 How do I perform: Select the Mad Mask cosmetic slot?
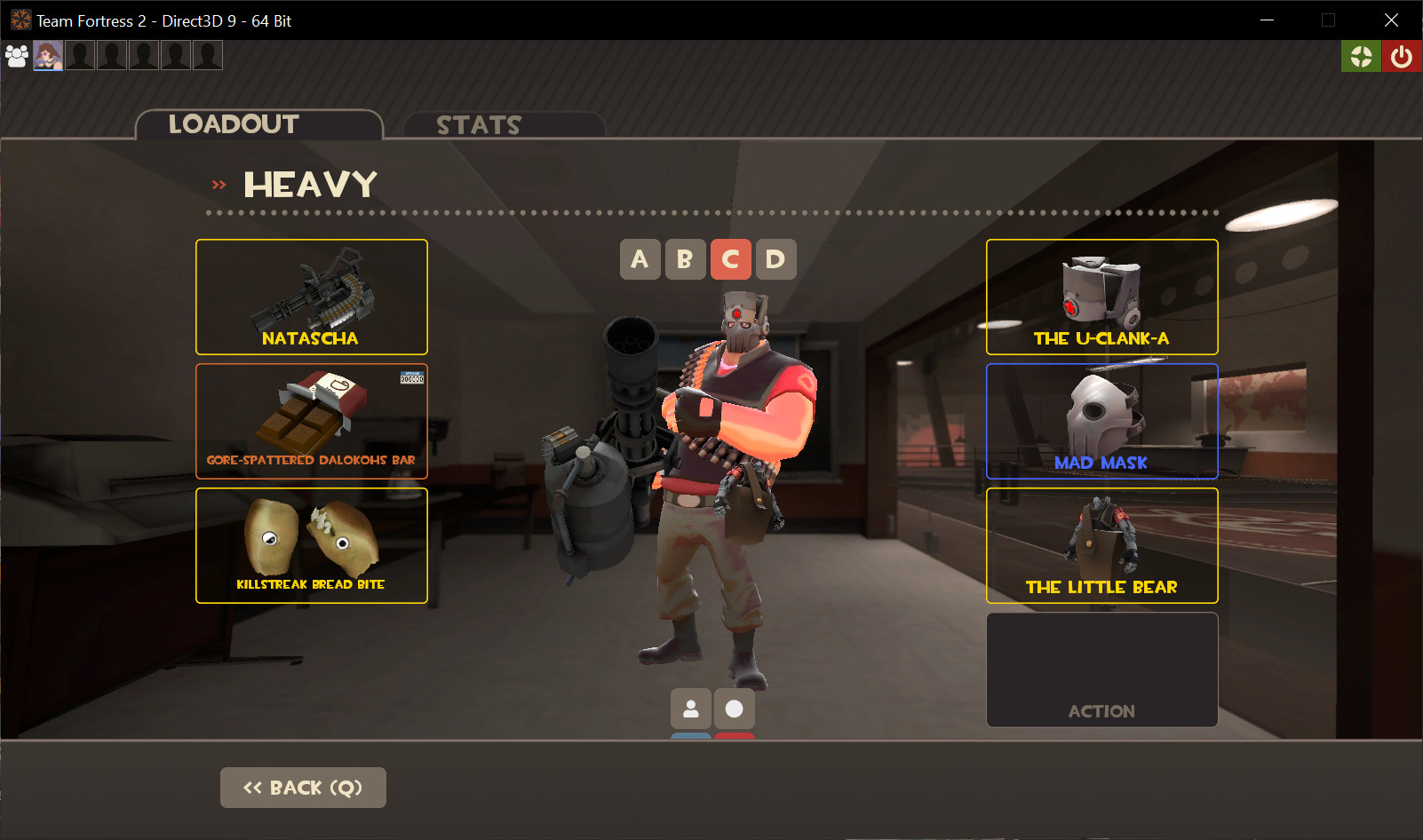[1101, 421]
